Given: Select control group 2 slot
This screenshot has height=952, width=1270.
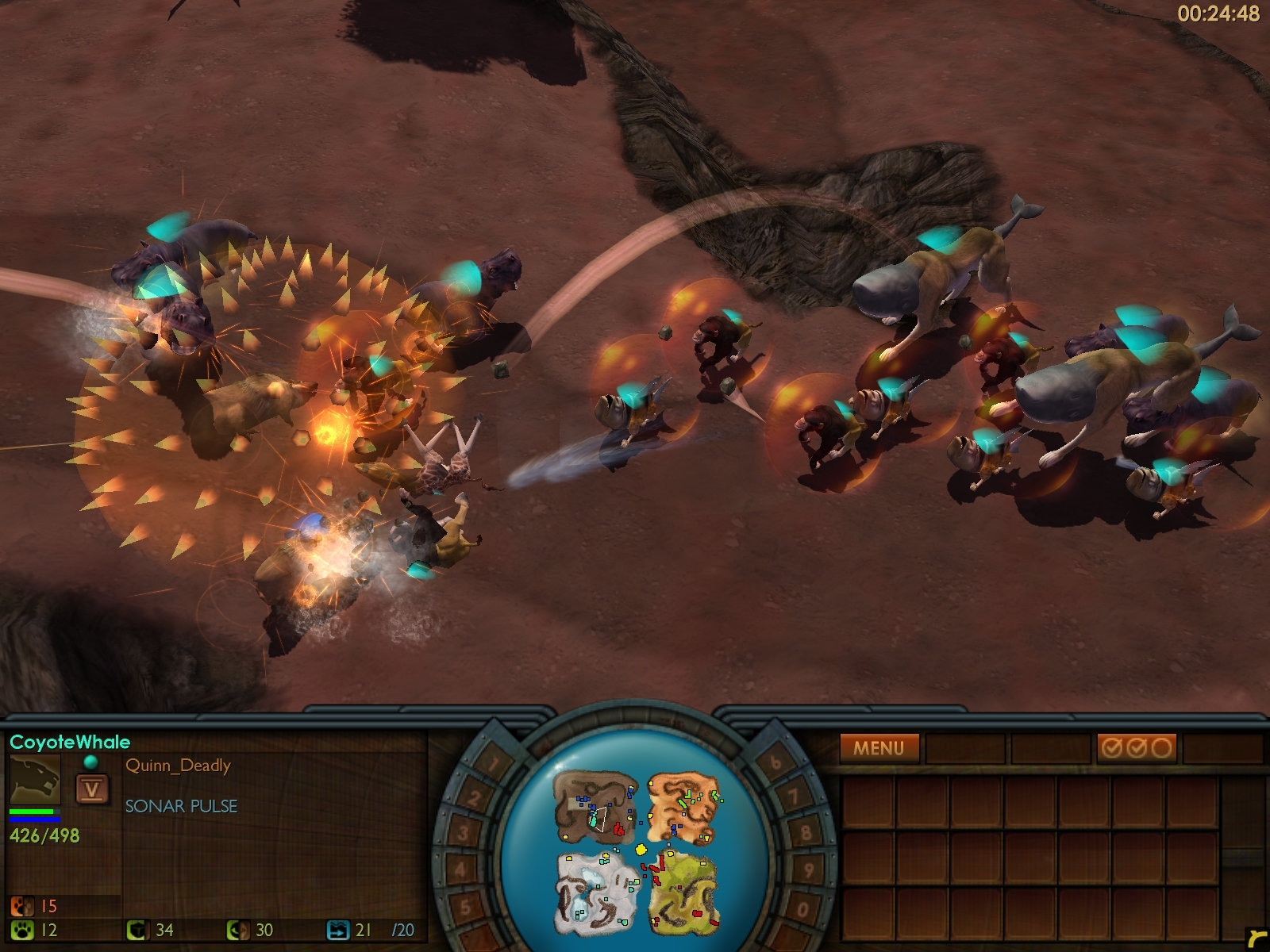Looking at the screenshot, I should click(x=473, y=798).
